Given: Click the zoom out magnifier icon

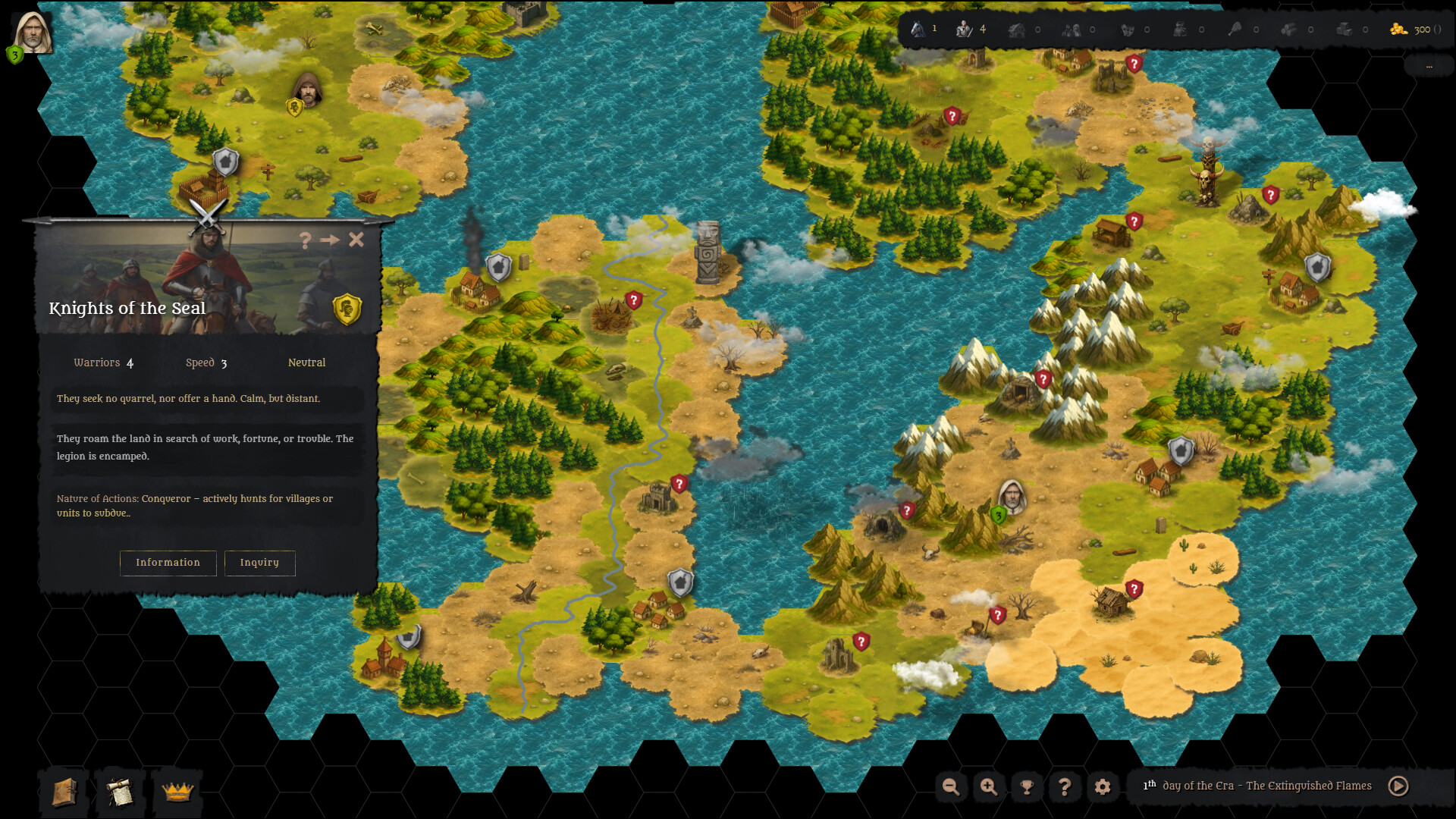Looking at the screenshot, I should click(951, 787).
